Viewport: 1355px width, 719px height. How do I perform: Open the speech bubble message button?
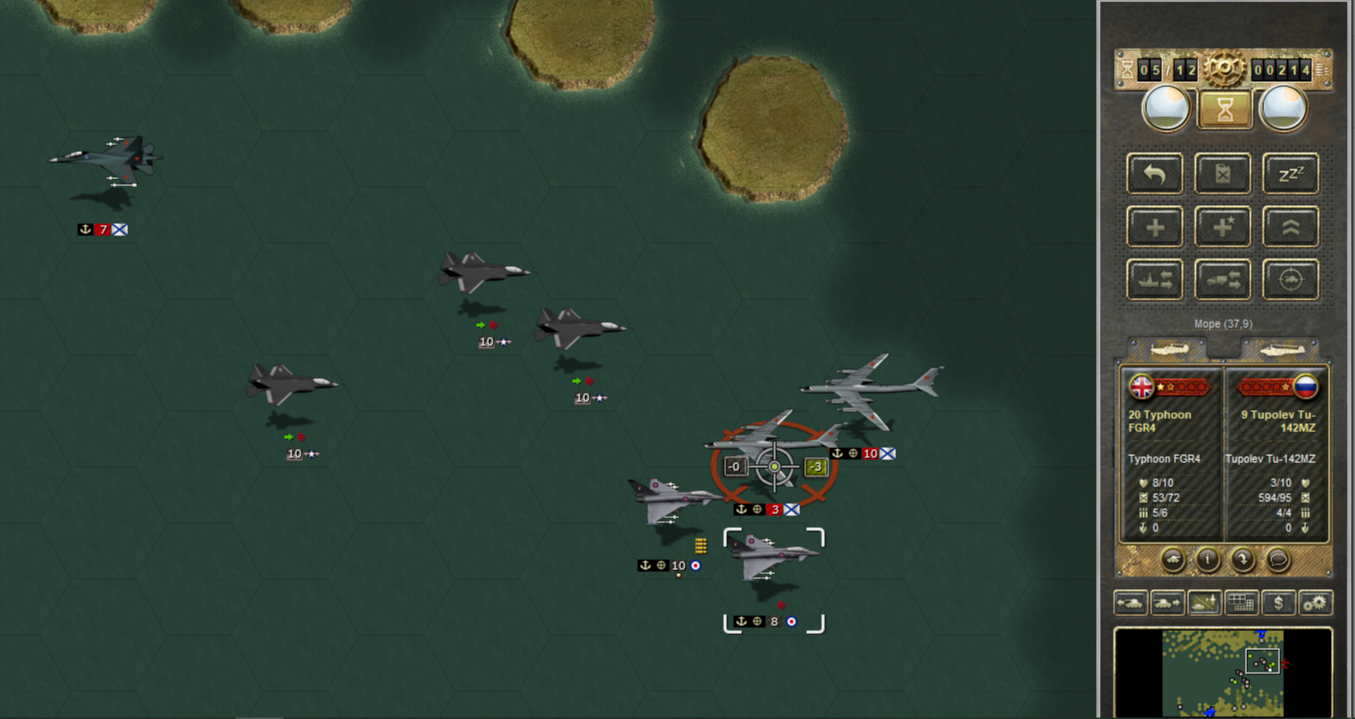coord(1278,560)
